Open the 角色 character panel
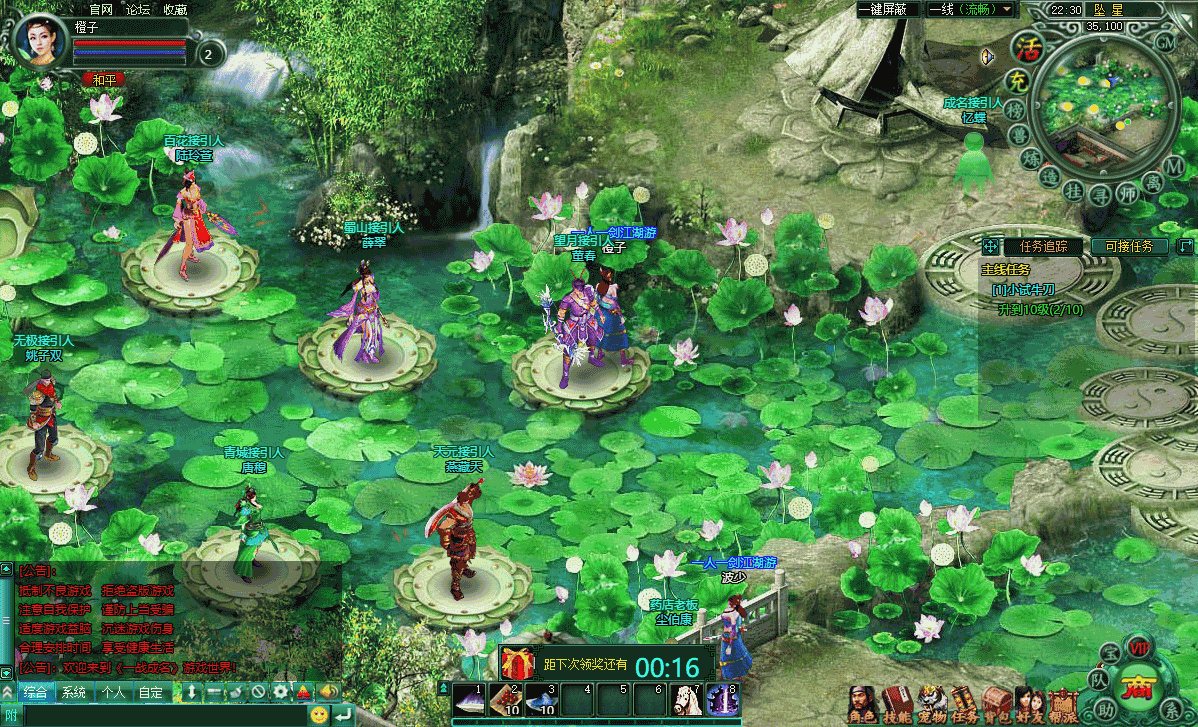This screenshot has width=1198, height=727. pos(862,703)
